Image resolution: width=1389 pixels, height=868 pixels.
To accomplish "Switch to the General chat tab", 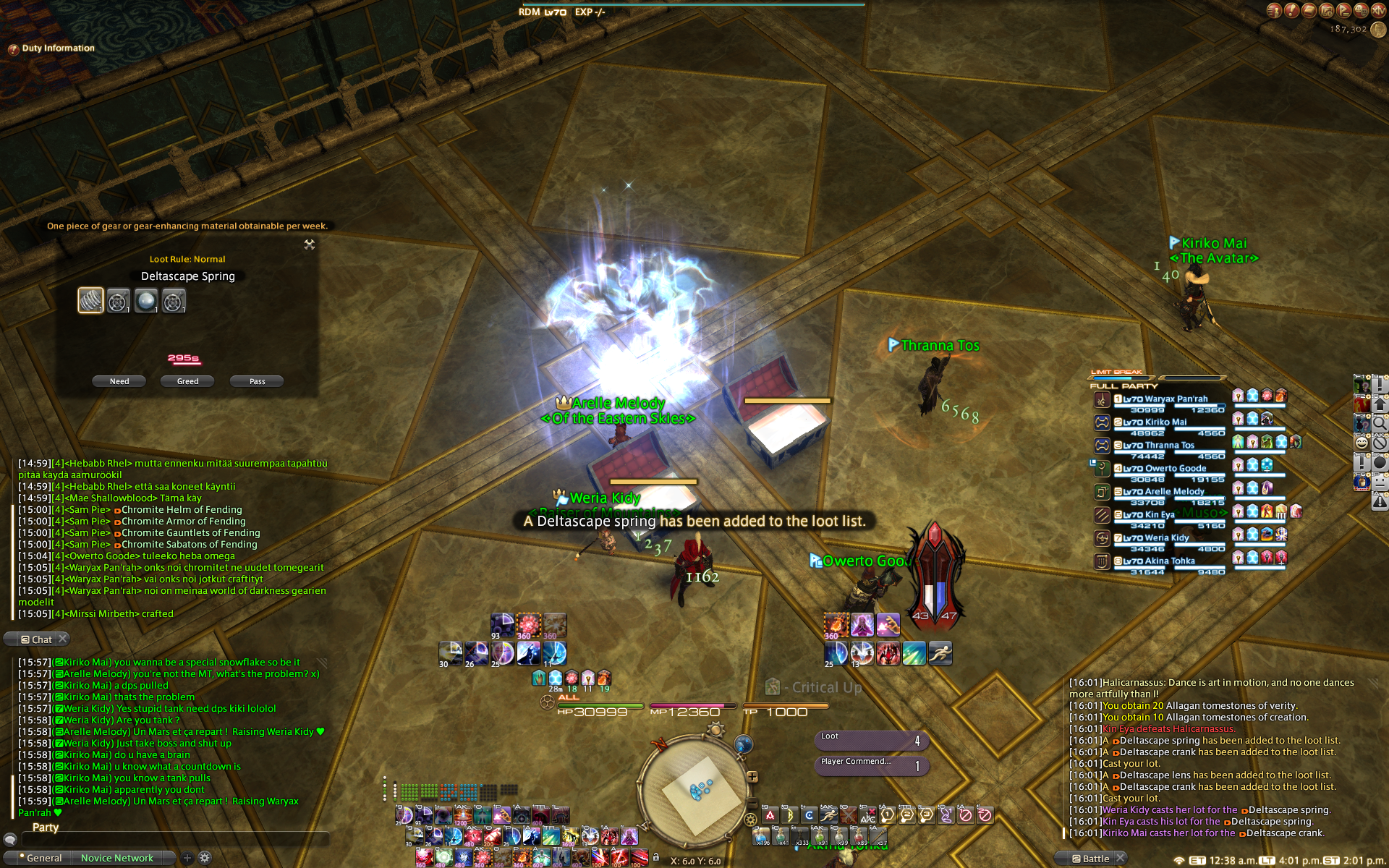I will click(x=44, y=858).
